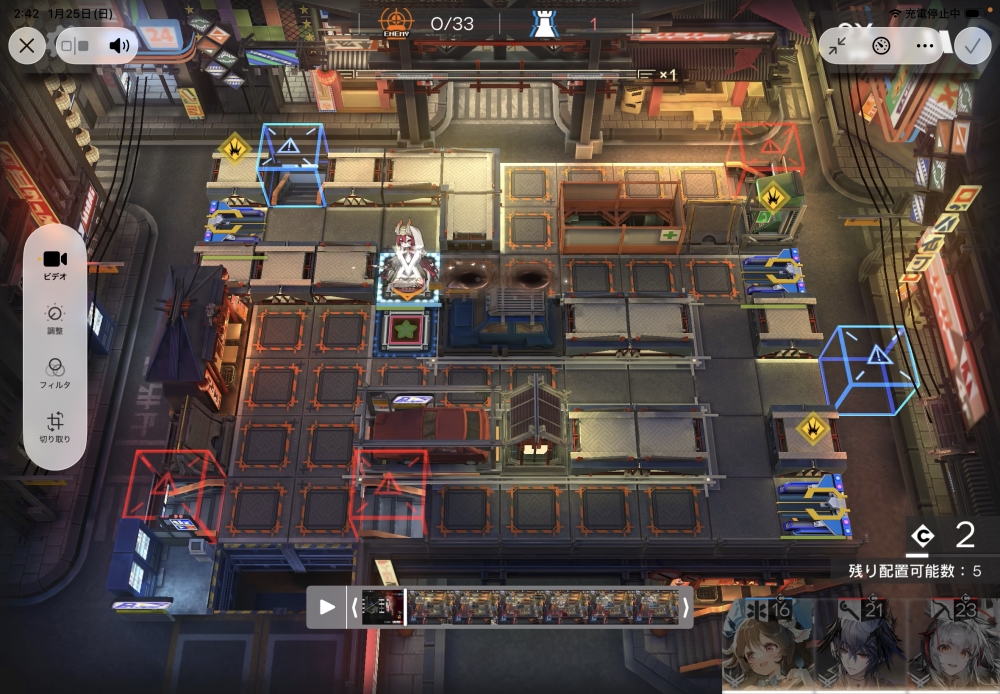
Task: Open the markup pen tool
Action: [x=881, y=45]
